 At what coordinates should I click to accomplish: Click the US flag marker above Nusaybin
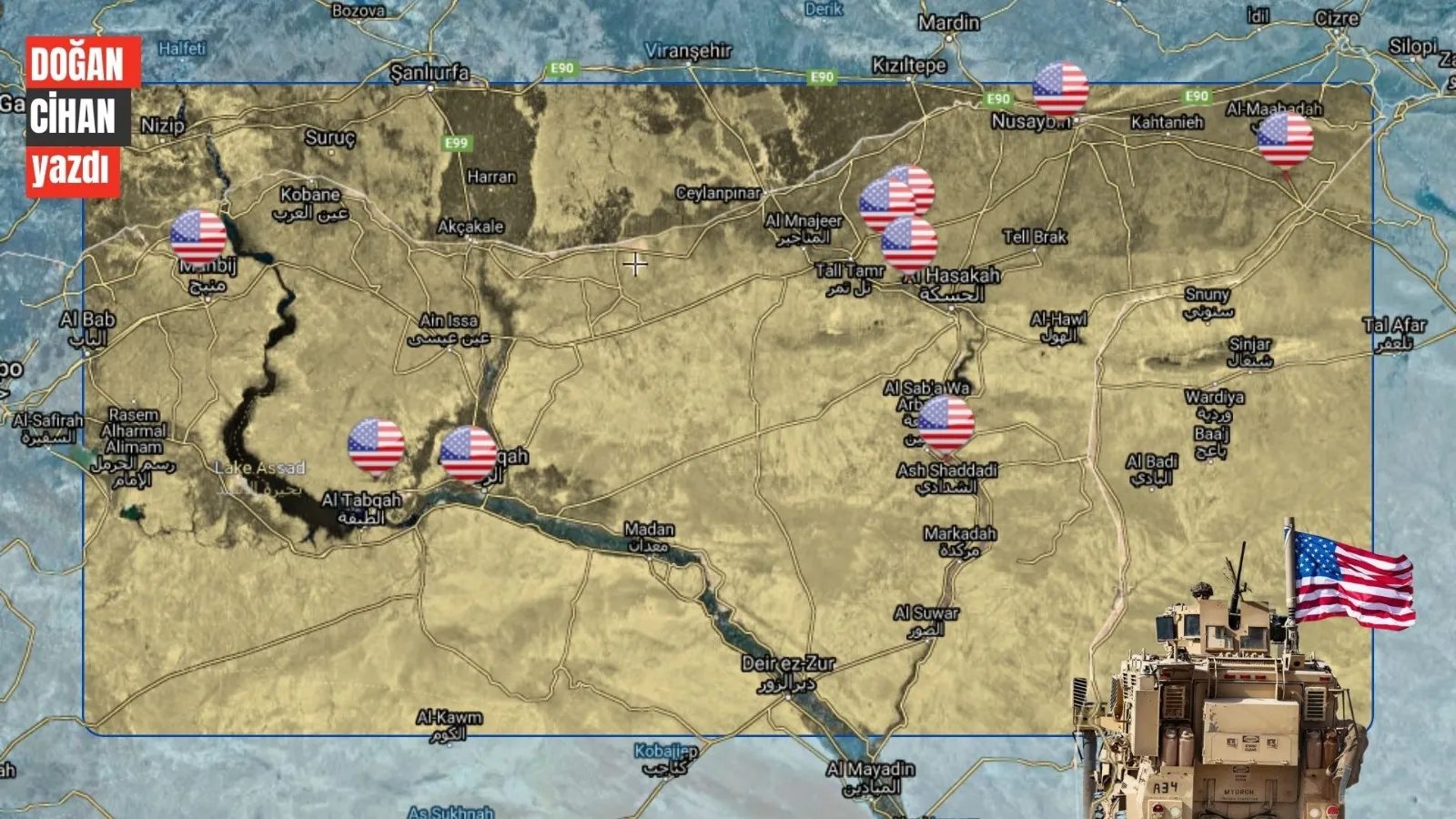(x=1060, y=89)
